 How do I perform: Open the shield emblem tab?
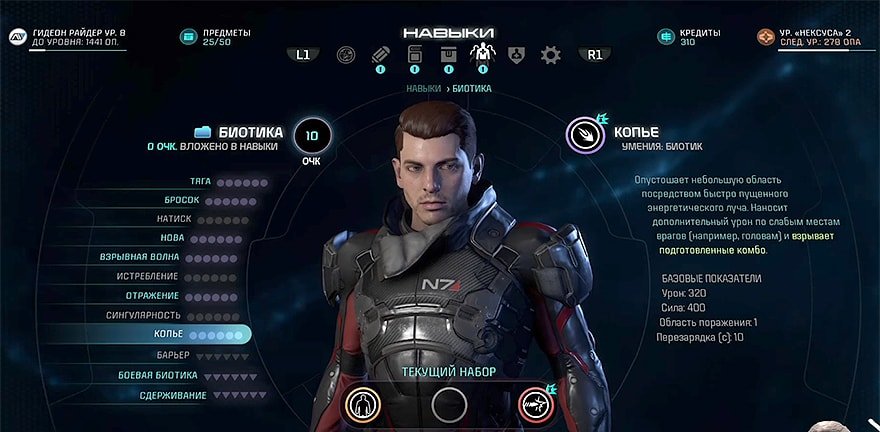[516, 55]
